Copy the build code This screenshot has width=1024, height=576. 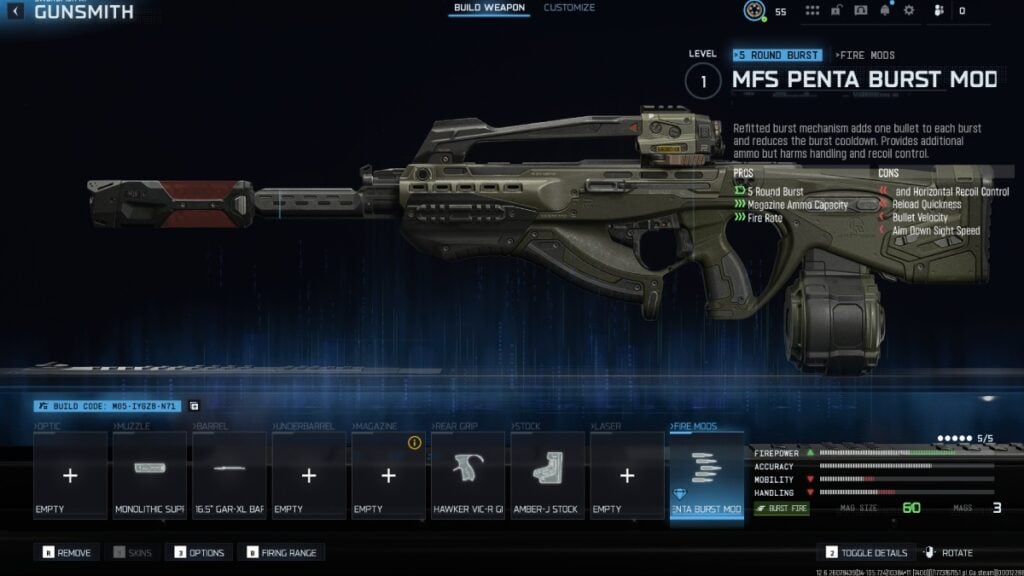[x=194, y=406]
